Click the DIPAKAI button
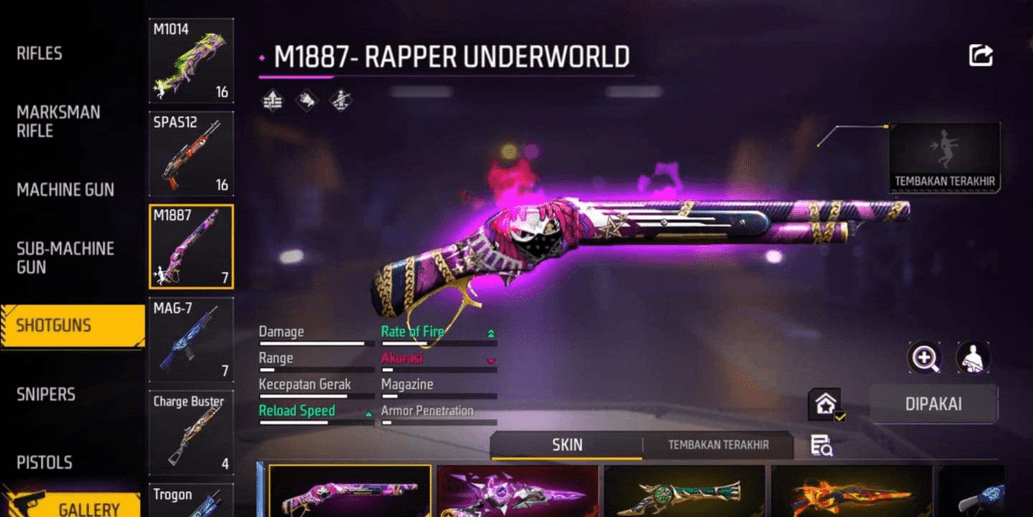The height and width of the screenshot is (517, 1033). [x=933, y=405]
